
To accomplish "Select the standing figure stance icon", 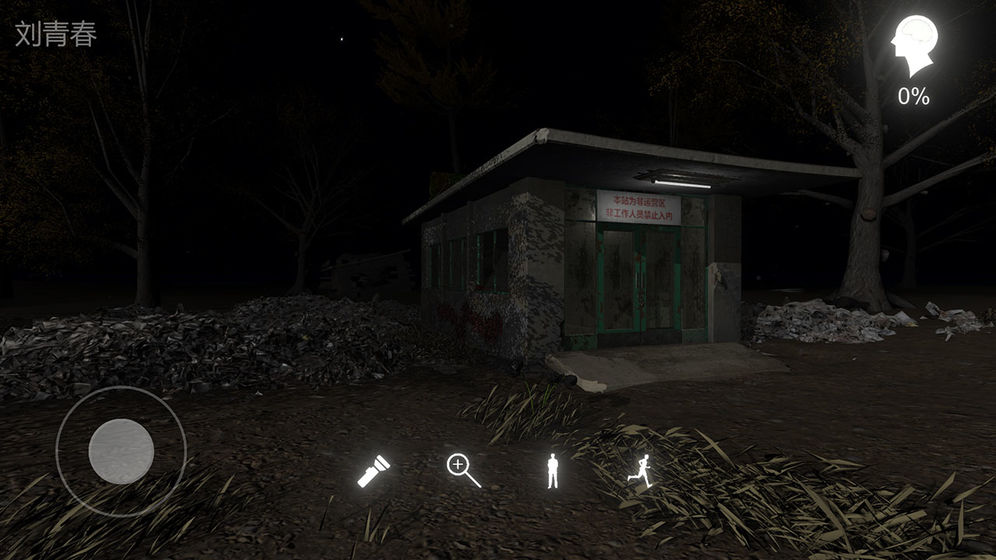I will pos(552,470).
